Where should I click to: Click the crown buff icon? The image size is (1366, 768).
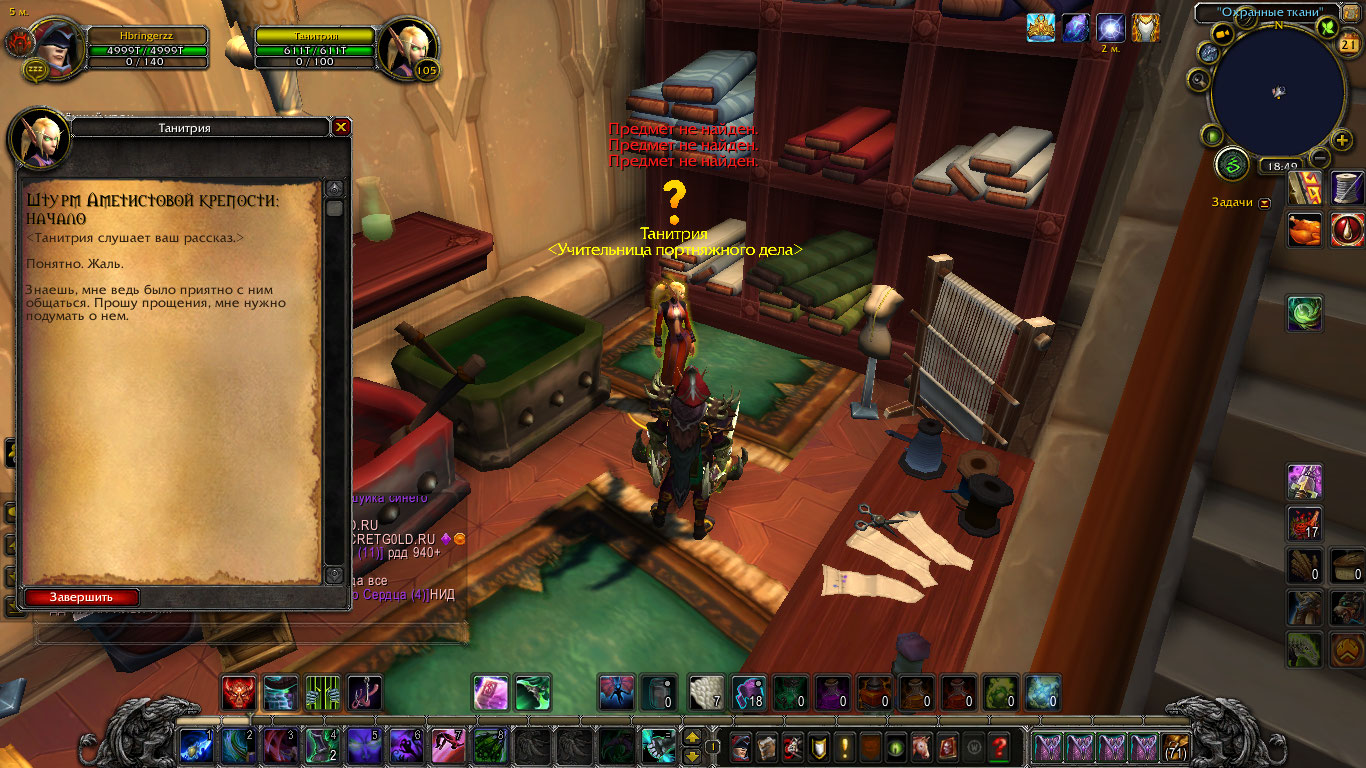(1041, 28)
